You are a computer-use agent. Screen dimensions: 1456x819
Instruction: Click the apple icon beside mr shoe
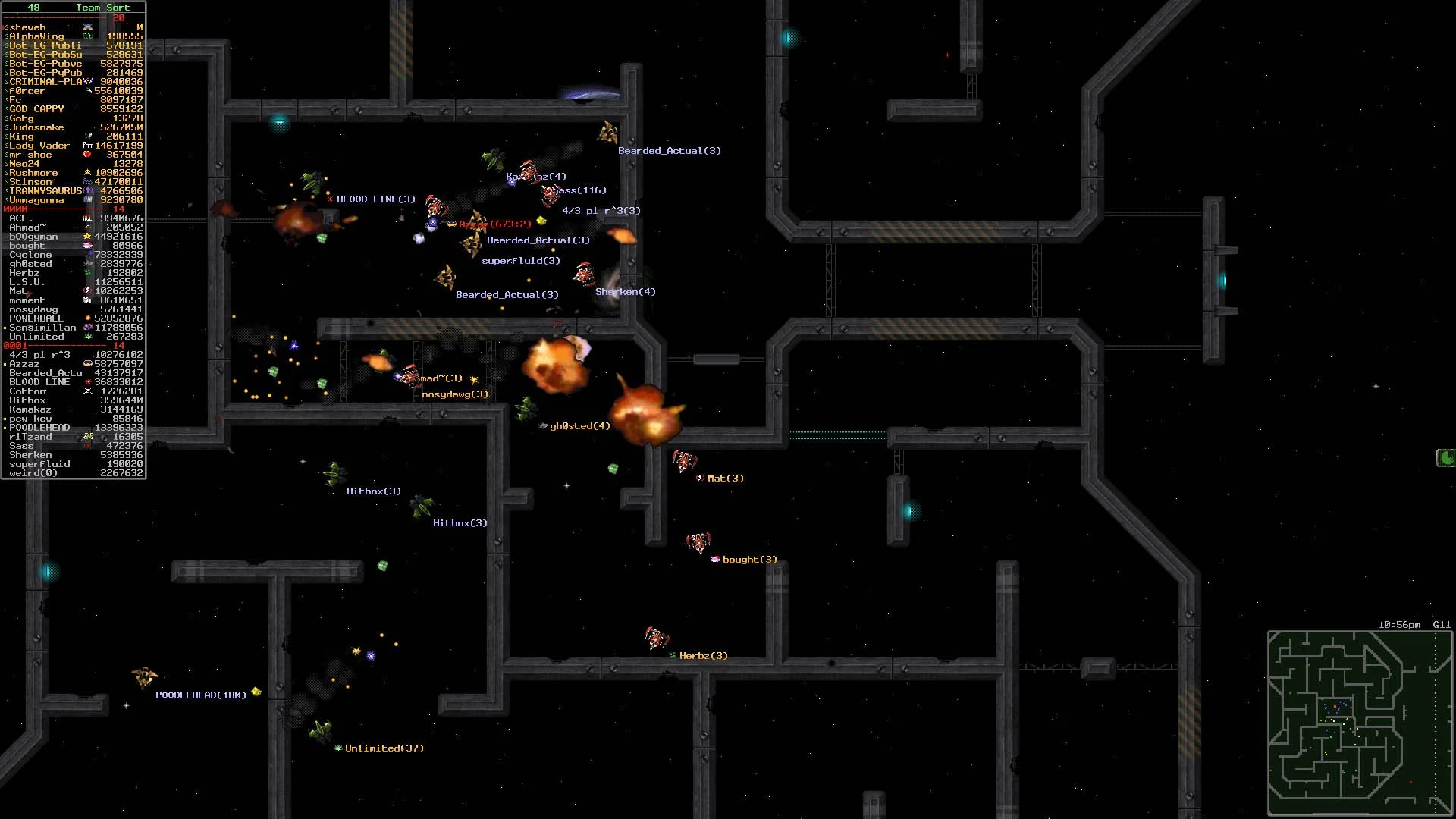pyautogui.click(x=86, y=154)
